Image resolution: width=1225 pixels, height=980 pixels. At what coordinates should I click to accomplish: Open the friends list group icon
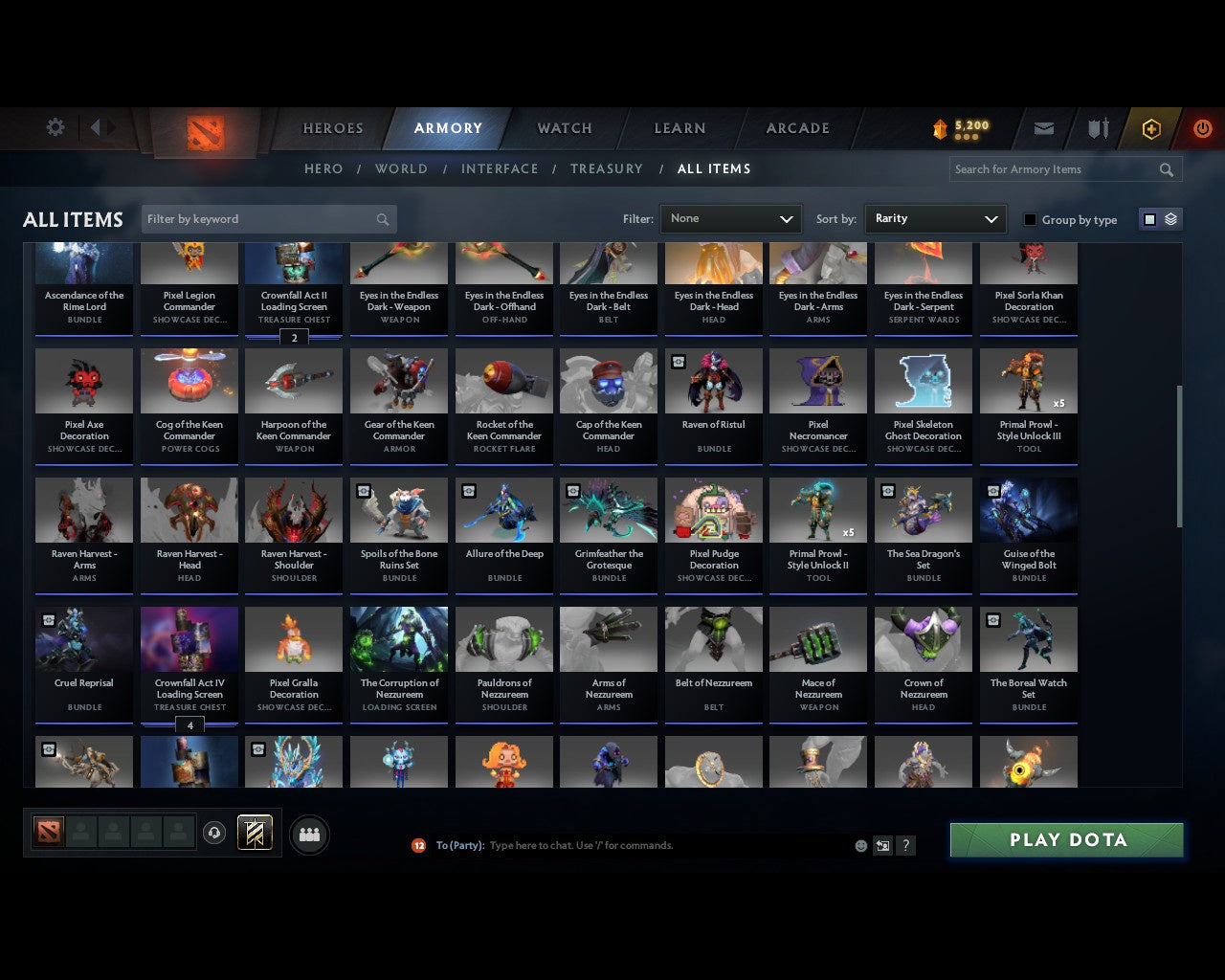point(308,835)
